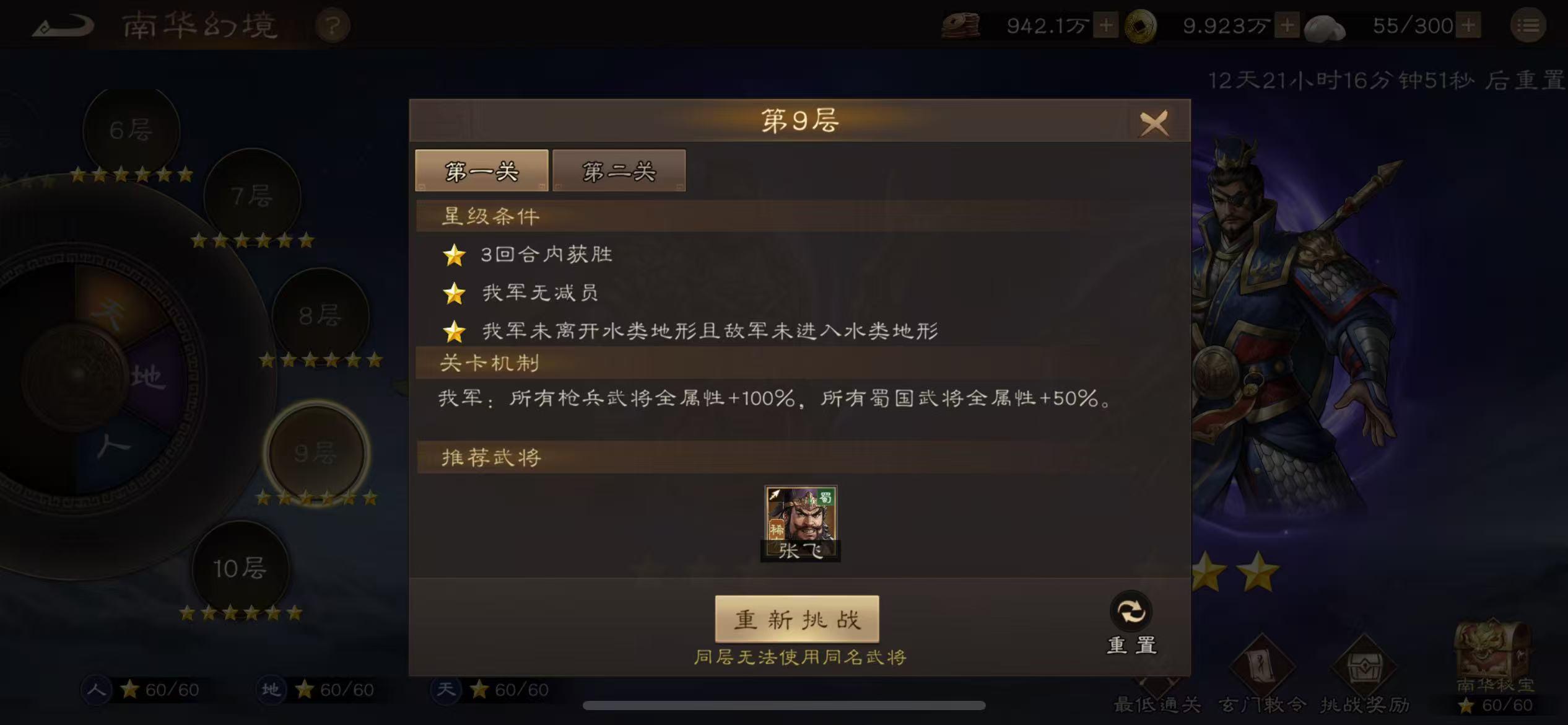Select the 9层 floor node
Image resolution: width=1568 pixels, height=725 pixels.
[x=317, y=453]
